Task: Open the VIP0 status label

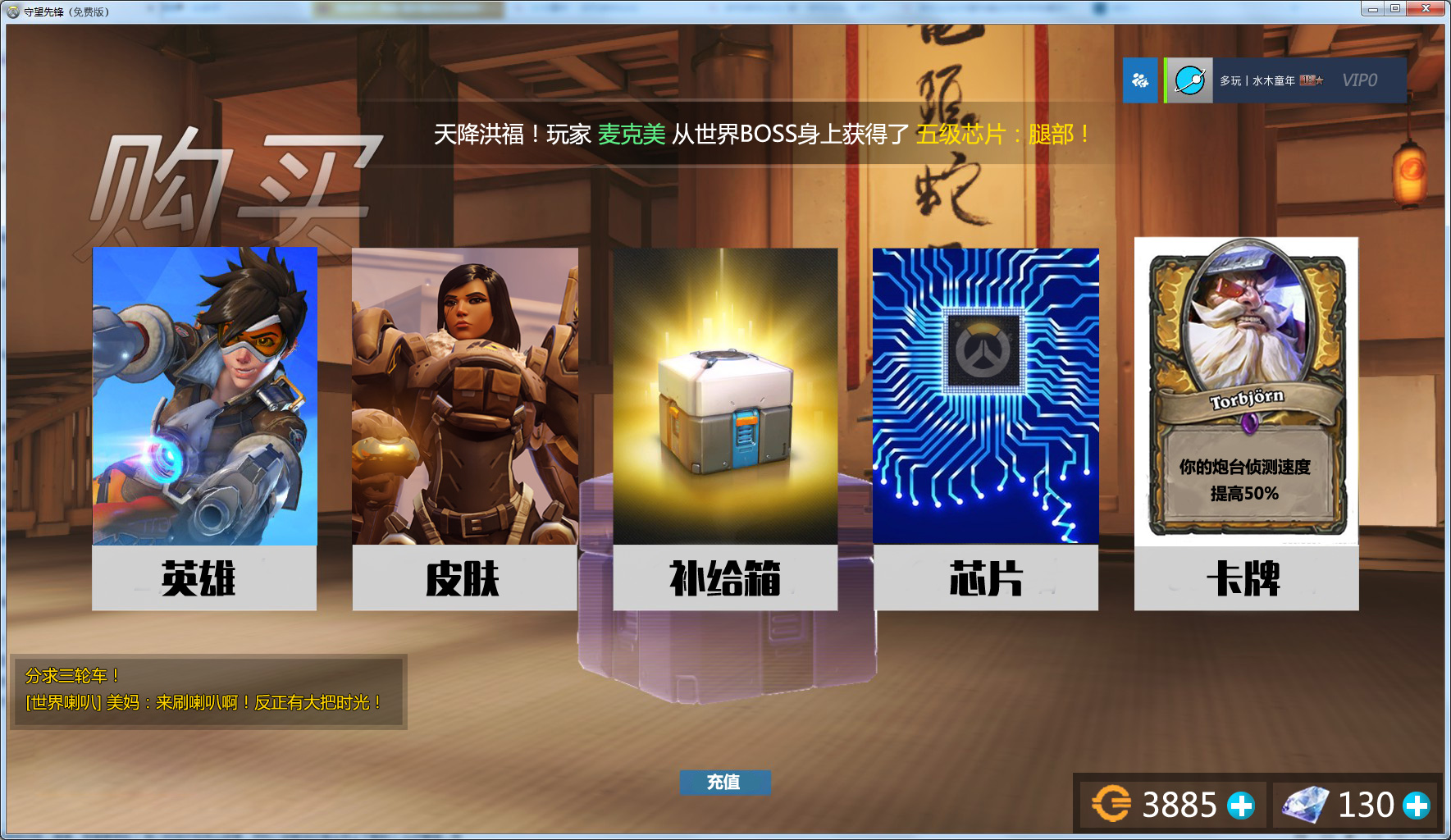Action: [x=1360, y=80]
